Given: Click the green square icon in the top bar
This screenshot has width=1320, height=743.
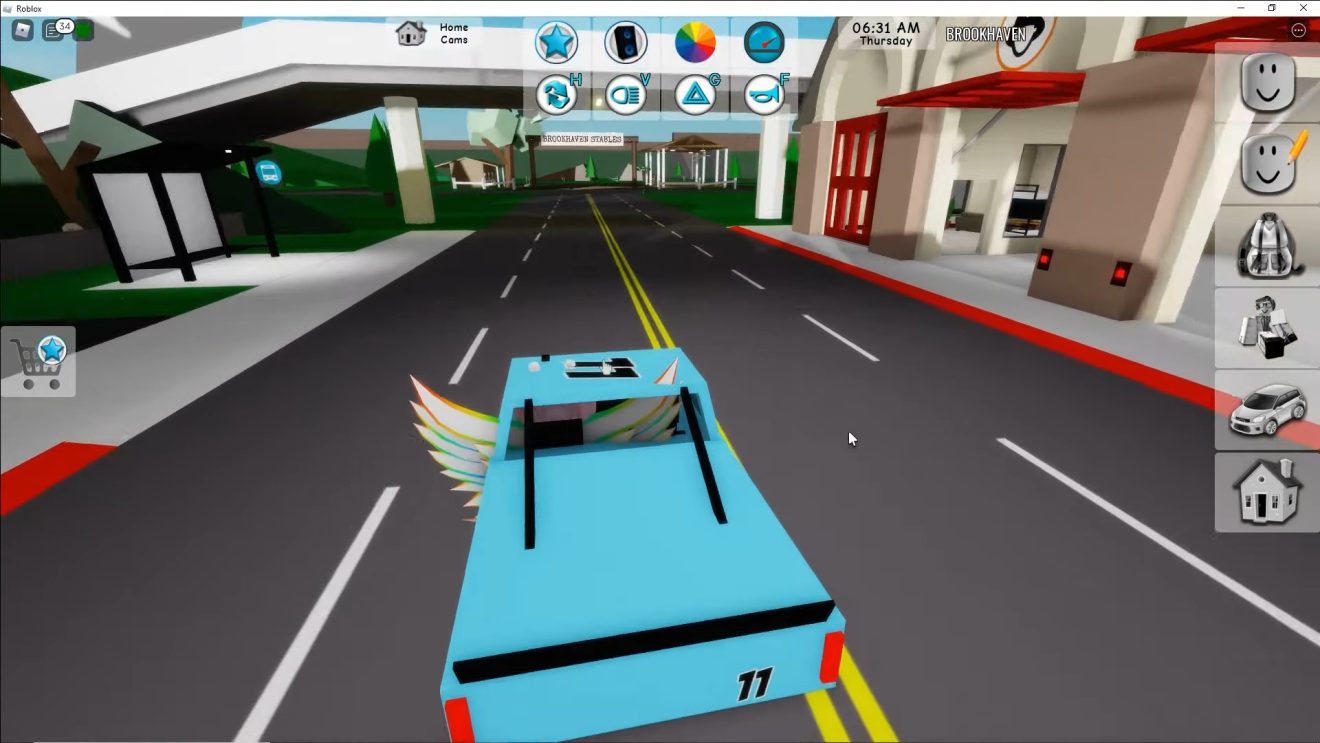Looking at the screenshot, I should tap(84, 30).
